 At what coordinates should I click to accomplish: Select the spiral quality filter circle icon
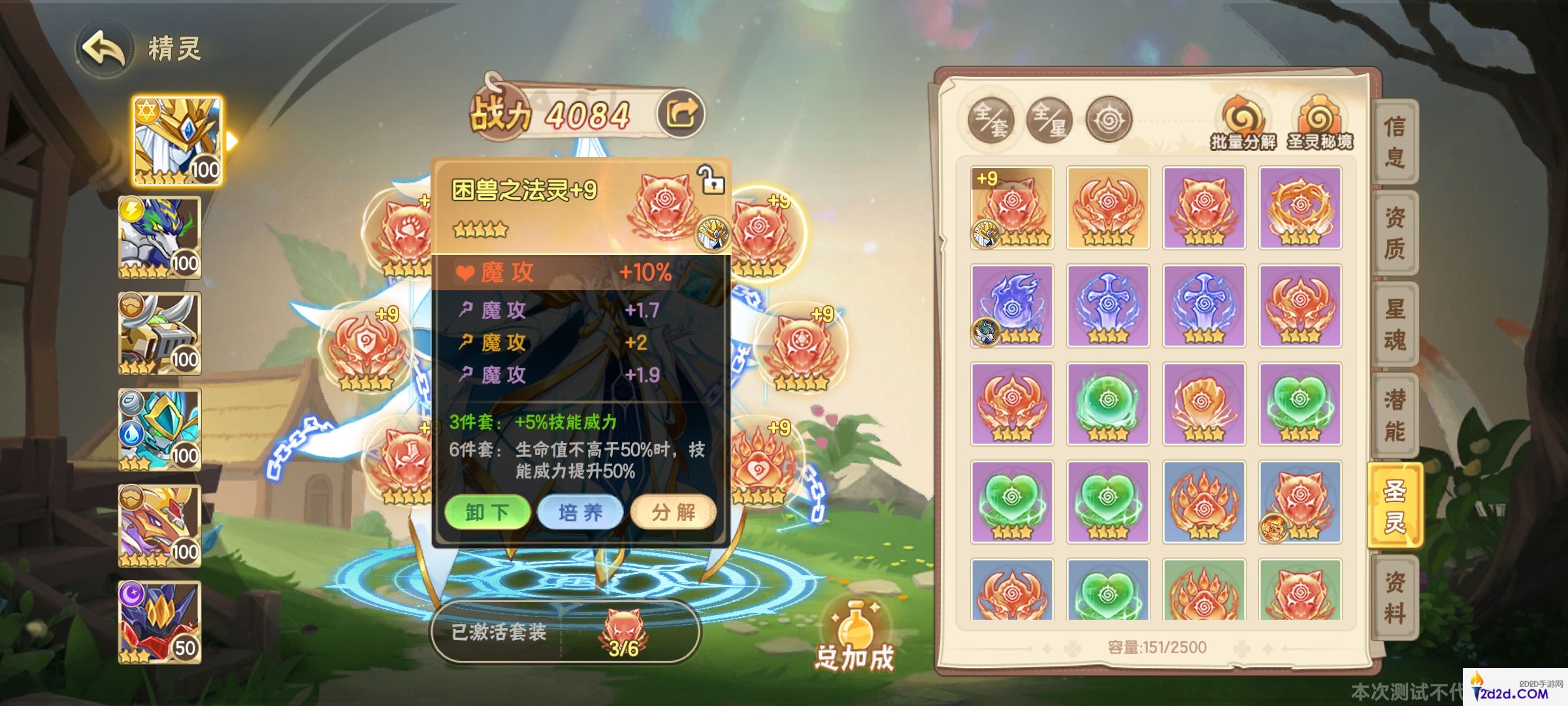1111,120
